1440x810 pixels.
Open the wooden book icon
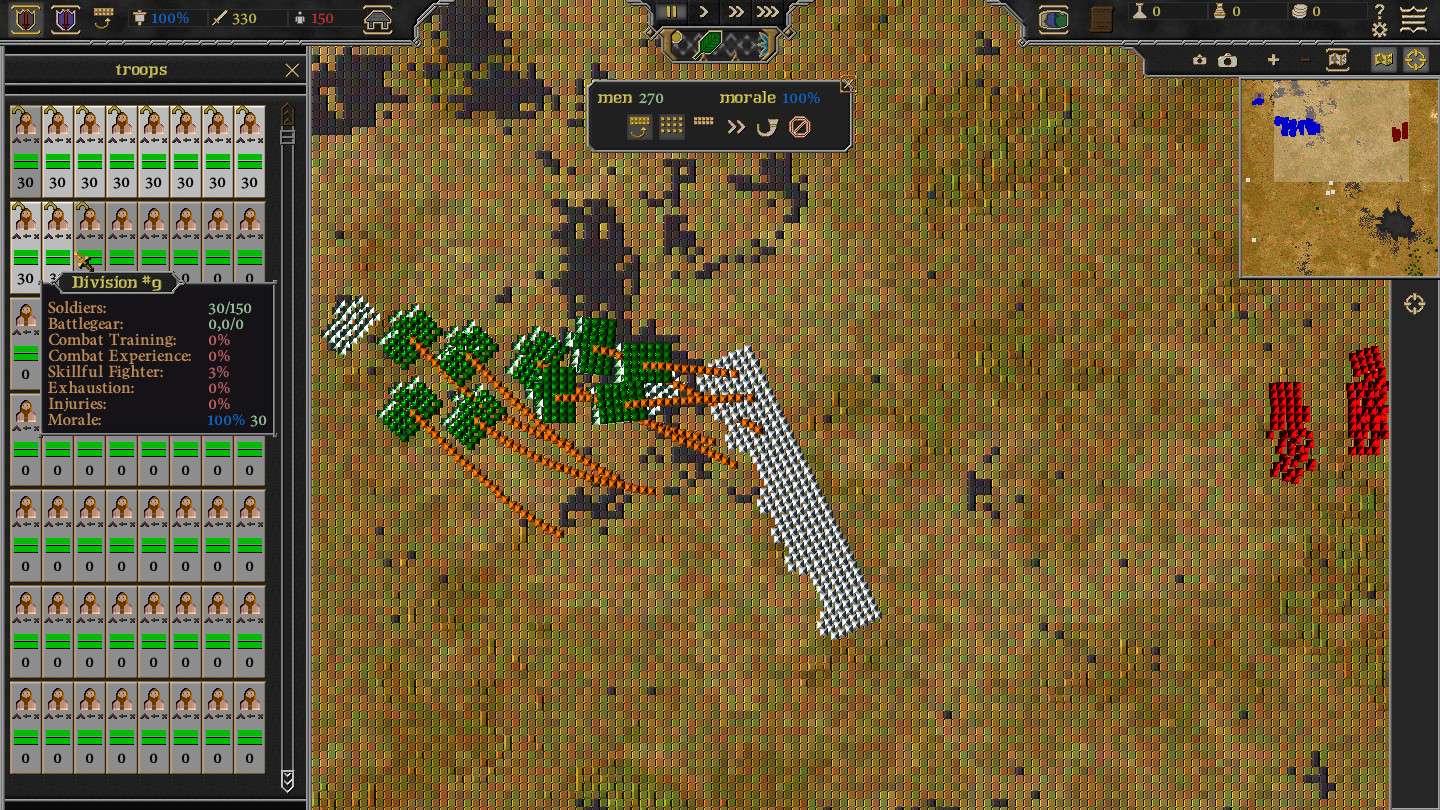[x=1101, y=19]
